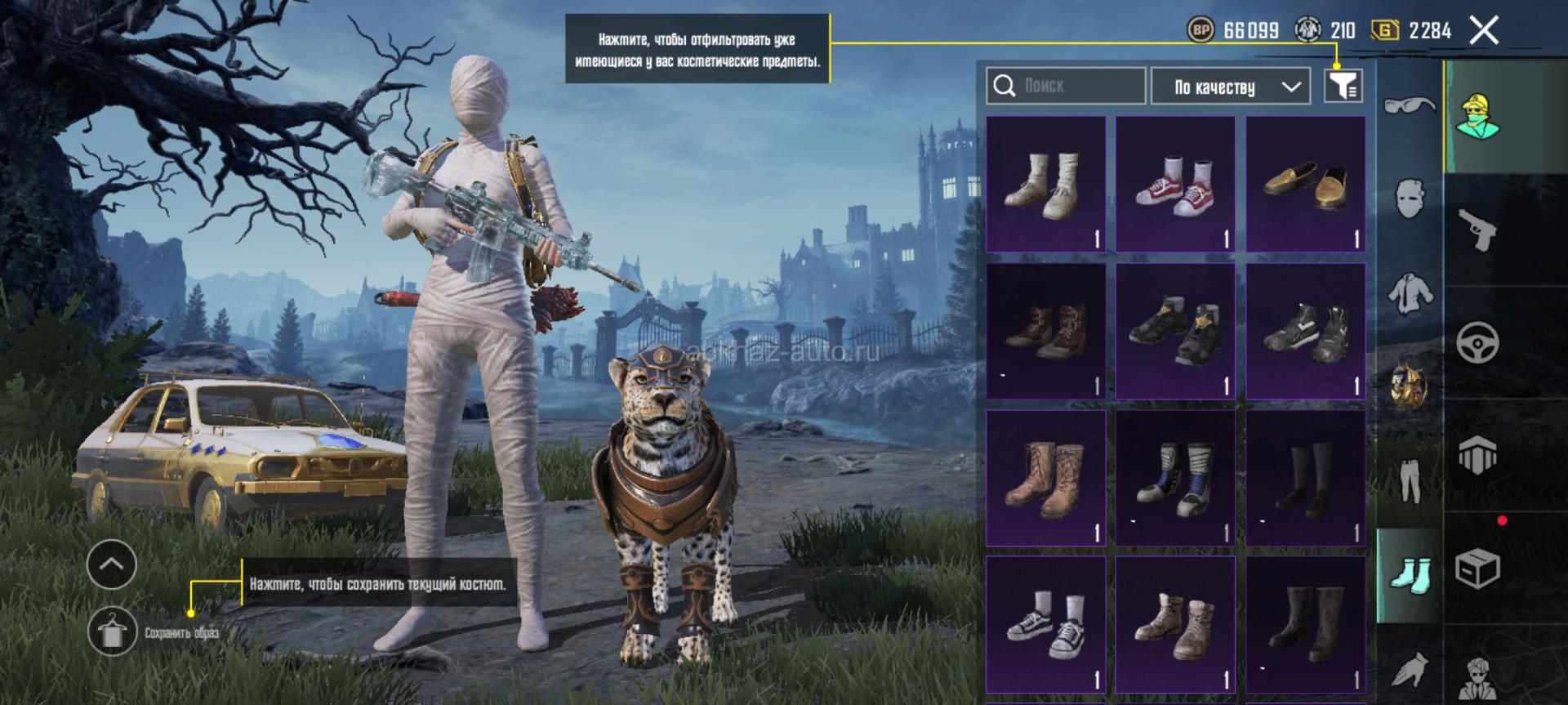
Task: Open the По качеству sort dropdown
Action: click(1230, 87)
